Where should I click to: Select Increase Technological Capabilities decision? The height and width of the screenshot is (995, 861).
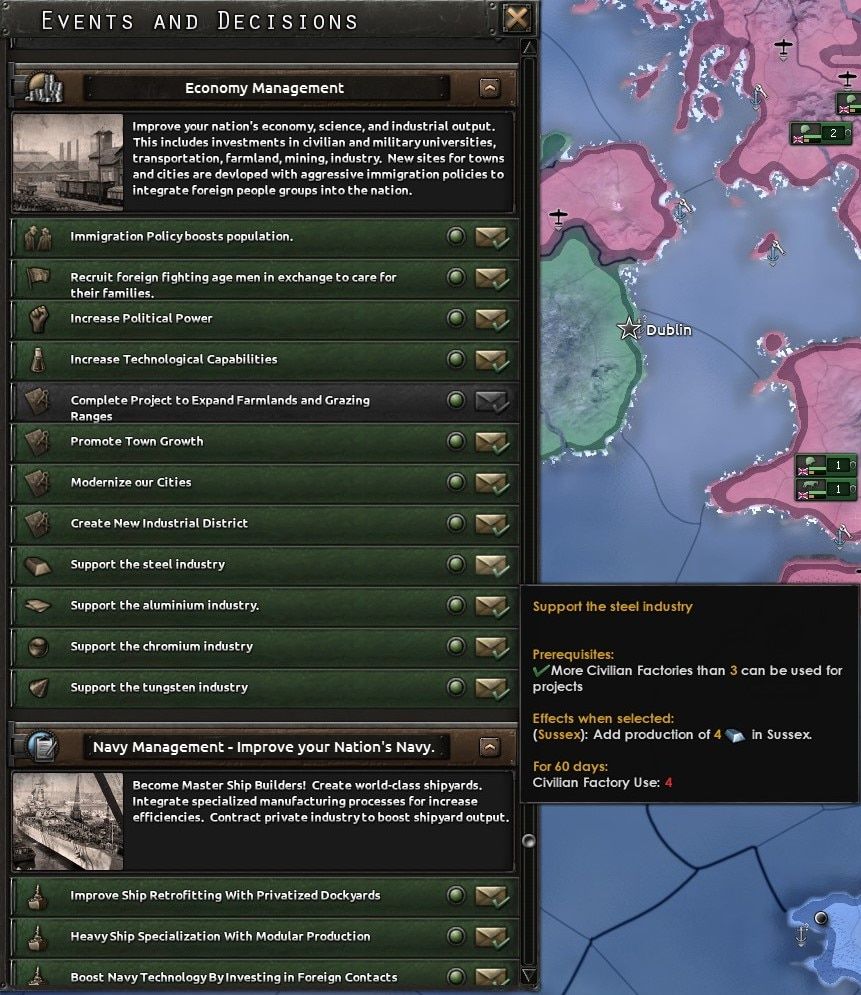tap(491, 360)
